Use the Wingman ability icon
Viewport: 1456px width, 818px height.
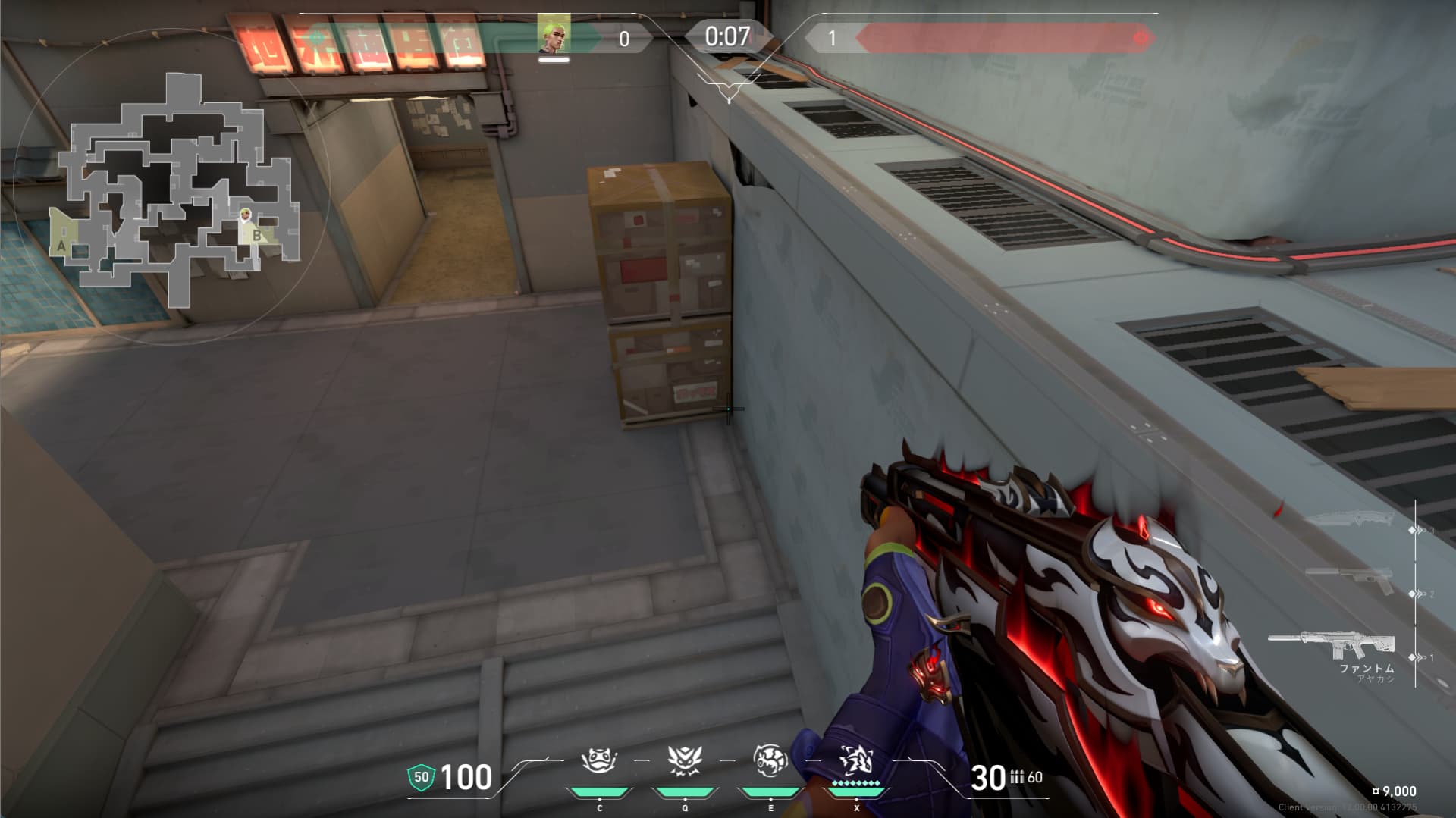[685, 760]
